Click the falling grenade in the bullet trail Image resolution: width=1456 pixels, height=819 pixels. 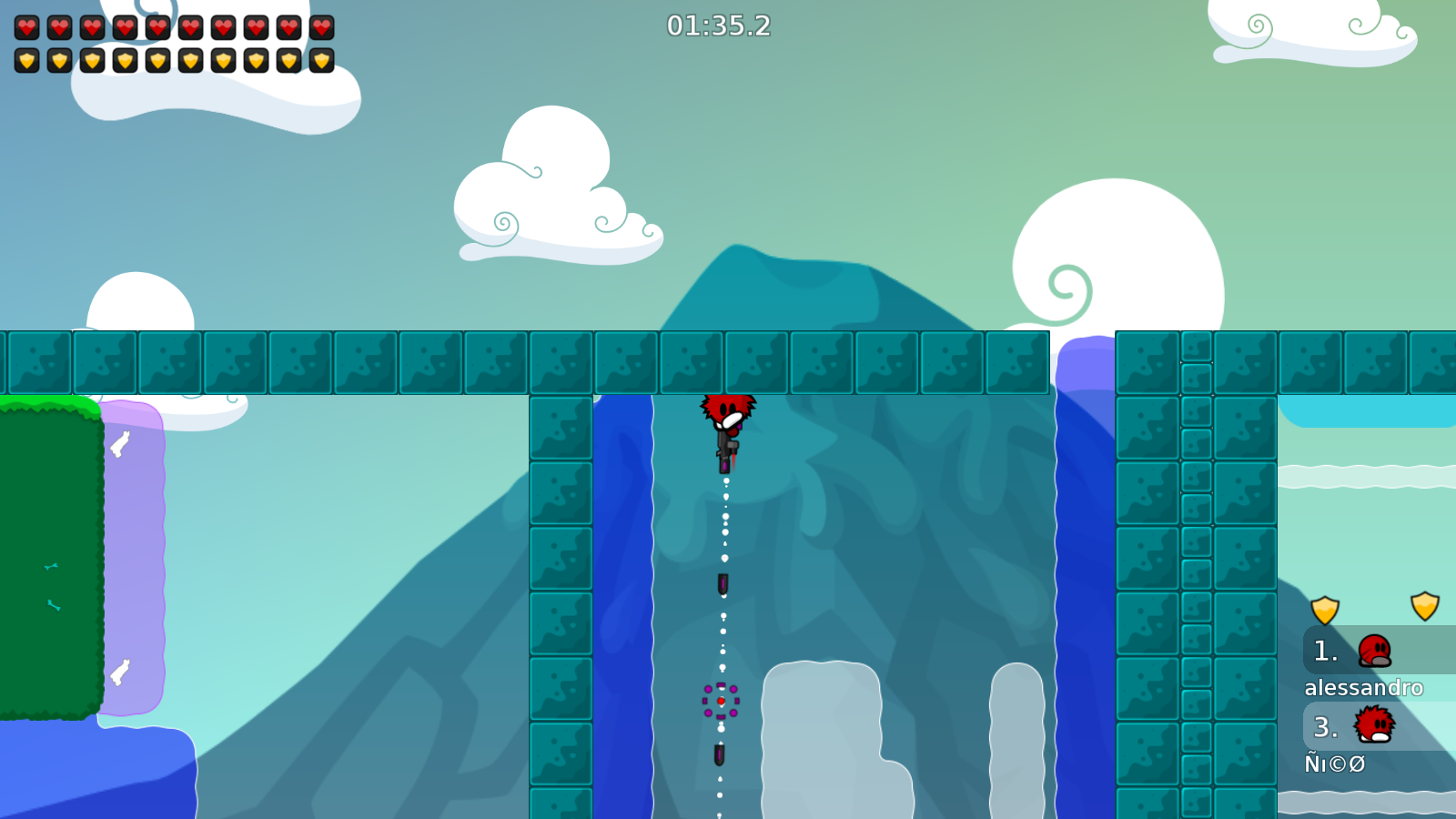[722, 585]
